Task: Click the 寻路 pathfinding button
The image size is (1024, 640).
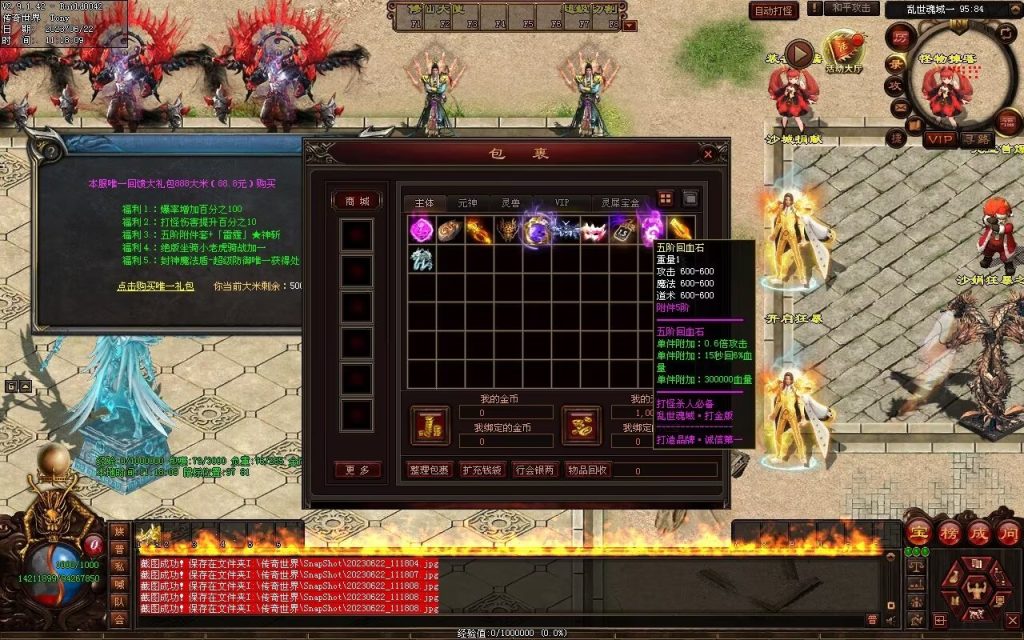Action: tap(977, 139)
